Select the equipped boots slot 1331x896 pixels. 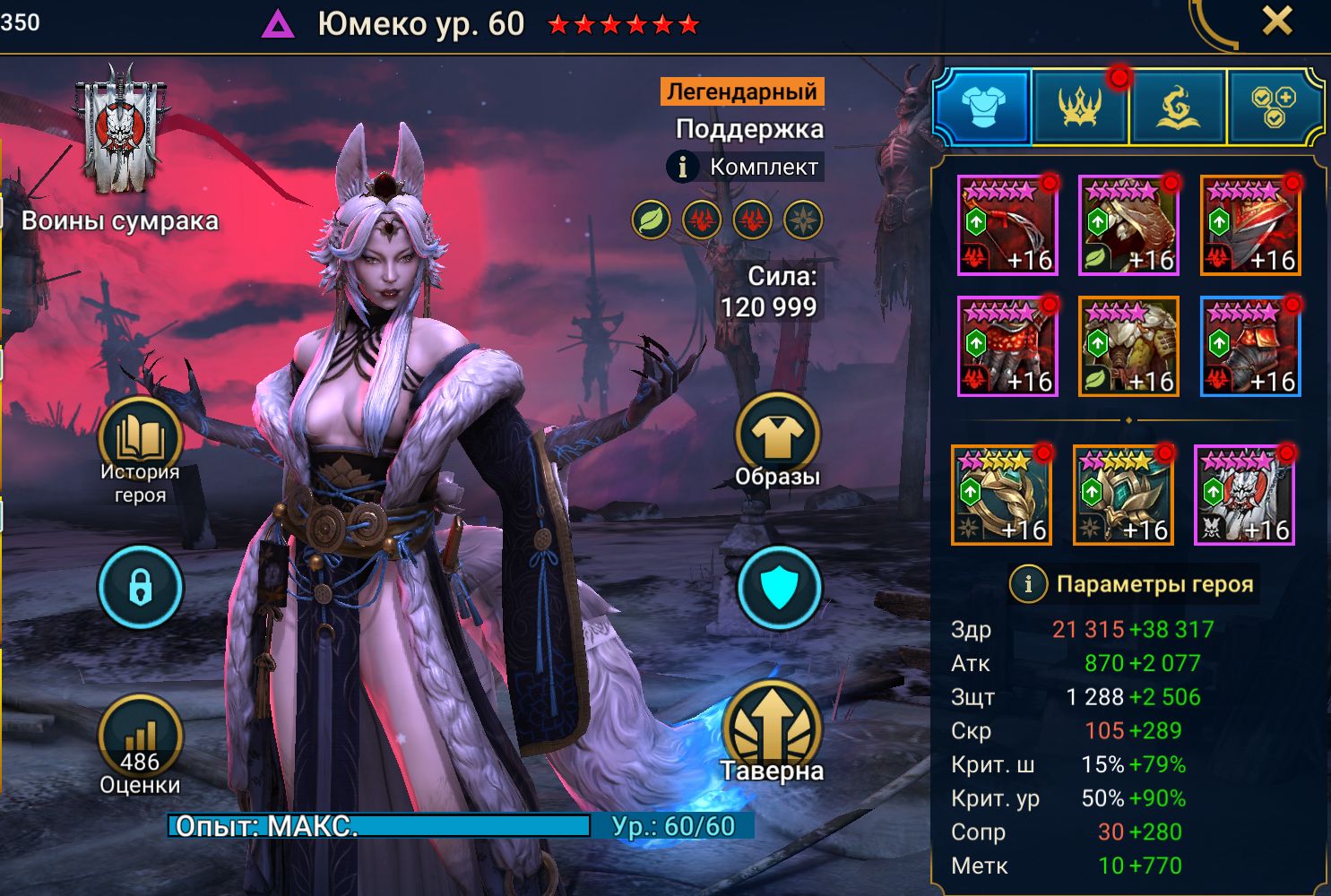coord(1250,347)
